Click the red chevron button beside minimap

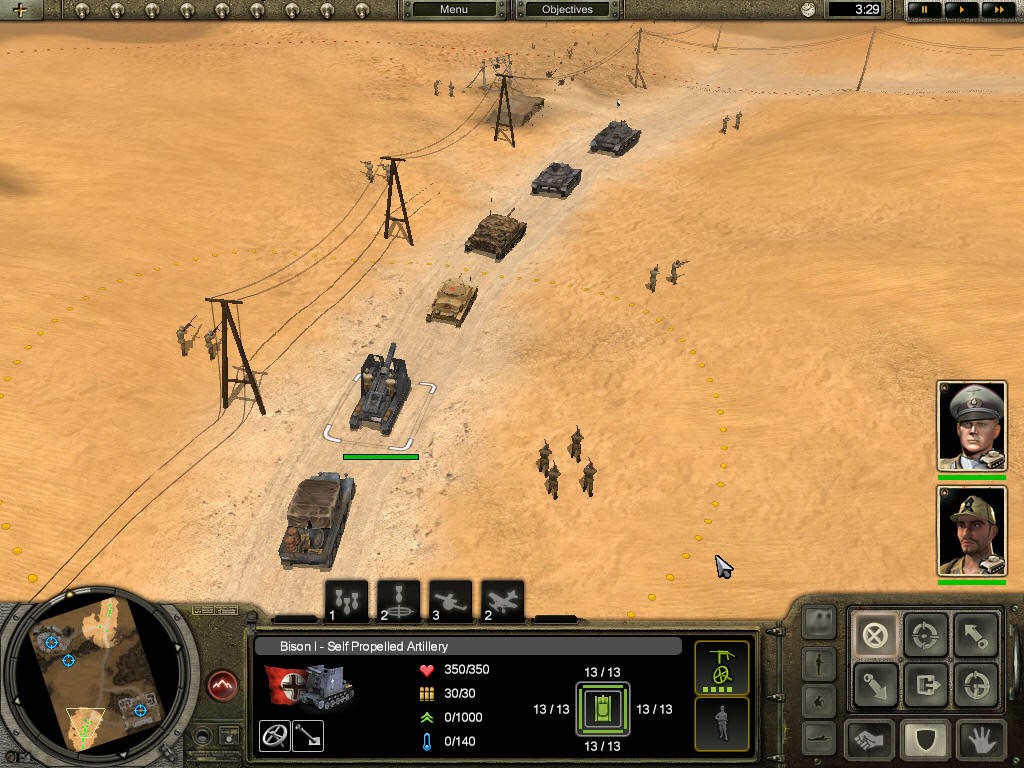tap(224, 686)
